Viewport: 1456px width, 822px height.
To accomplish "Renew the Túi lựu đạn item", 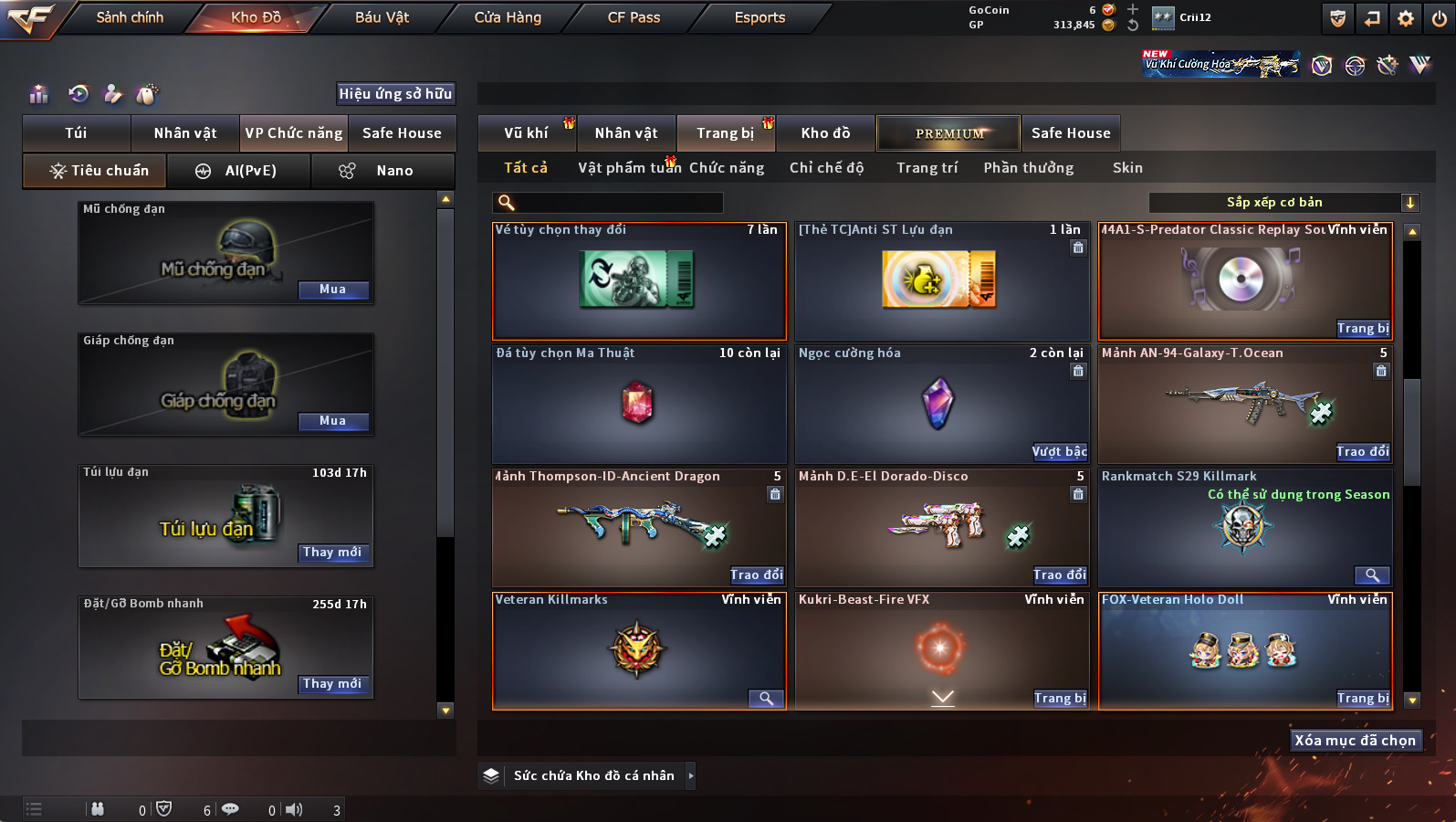I will (x=333, y=553).
